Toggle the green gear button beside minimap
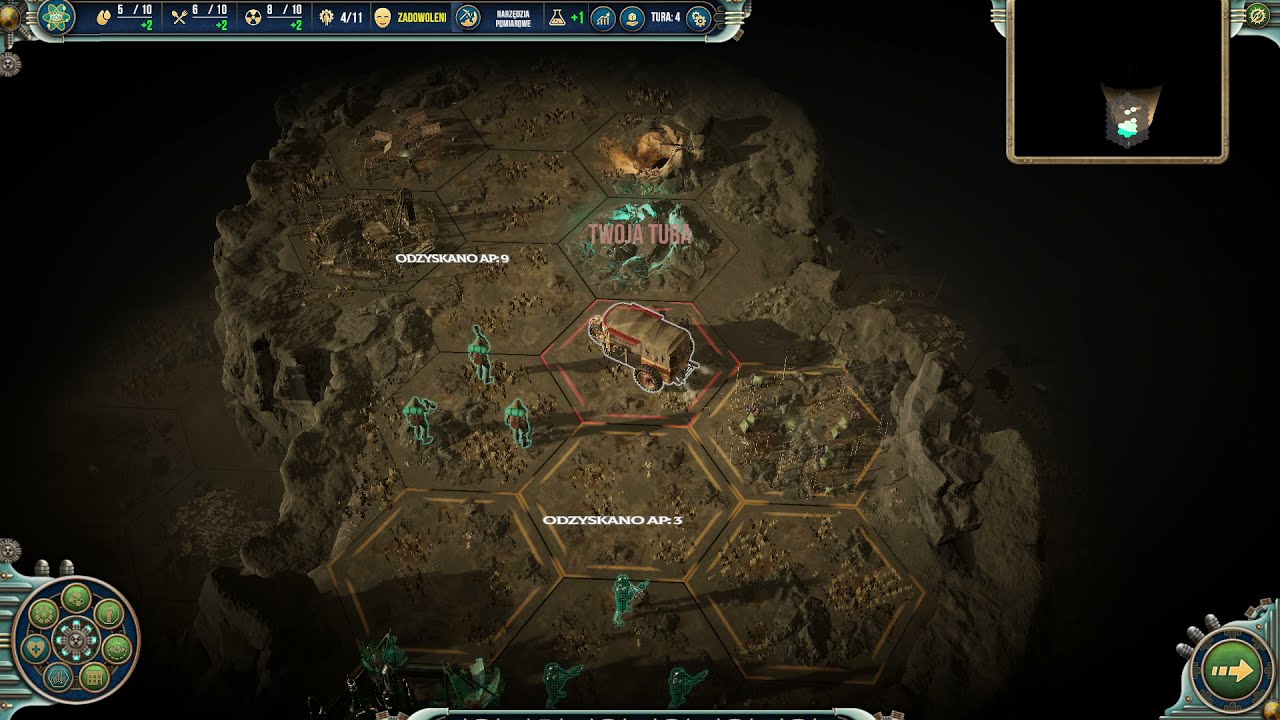The height and width of the screenshot is (720, 1280). pyautogui.click(x=1257, y=16)
